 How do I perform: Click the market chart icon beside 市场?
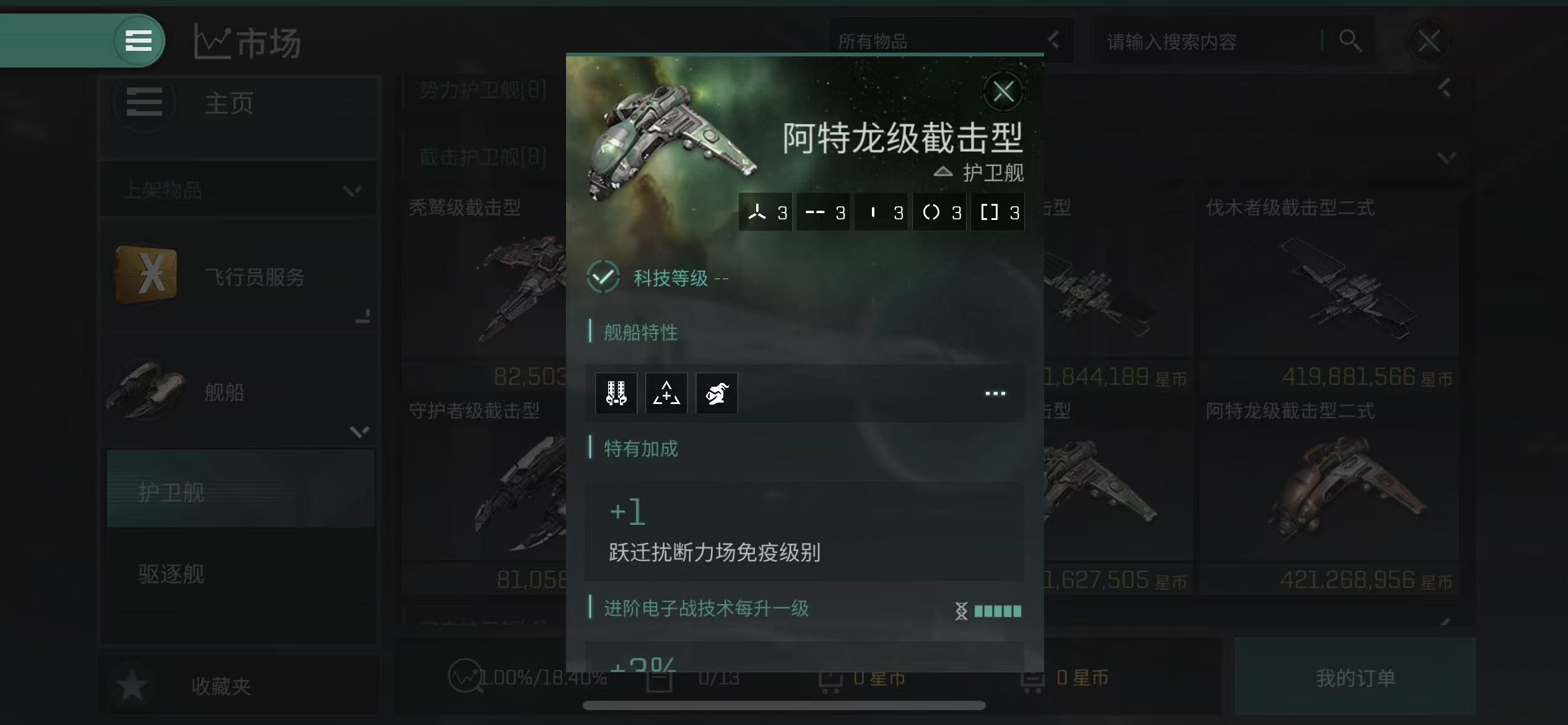click(214, 41)
